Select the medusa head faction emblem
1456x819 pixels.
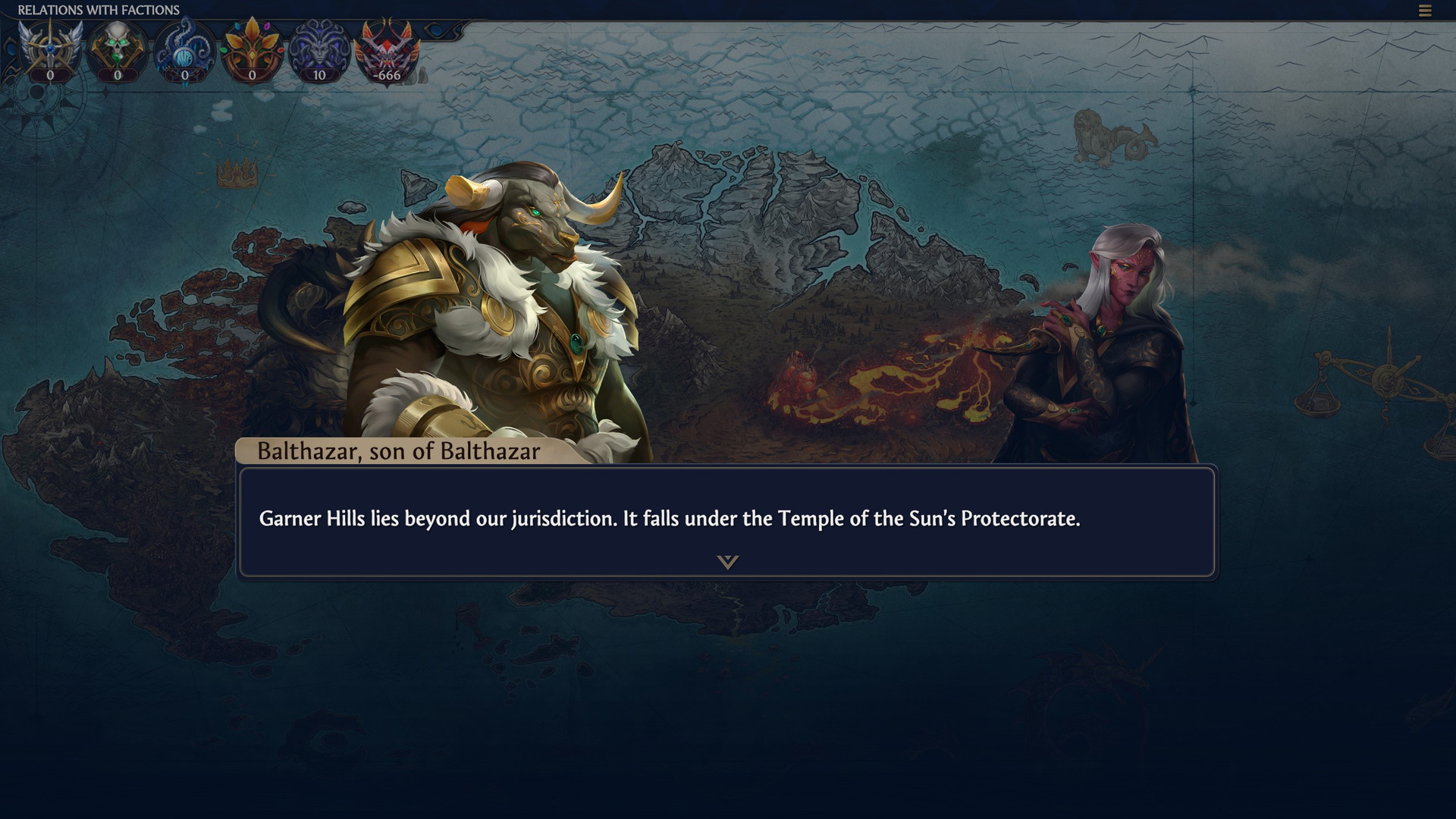(319, 49)
